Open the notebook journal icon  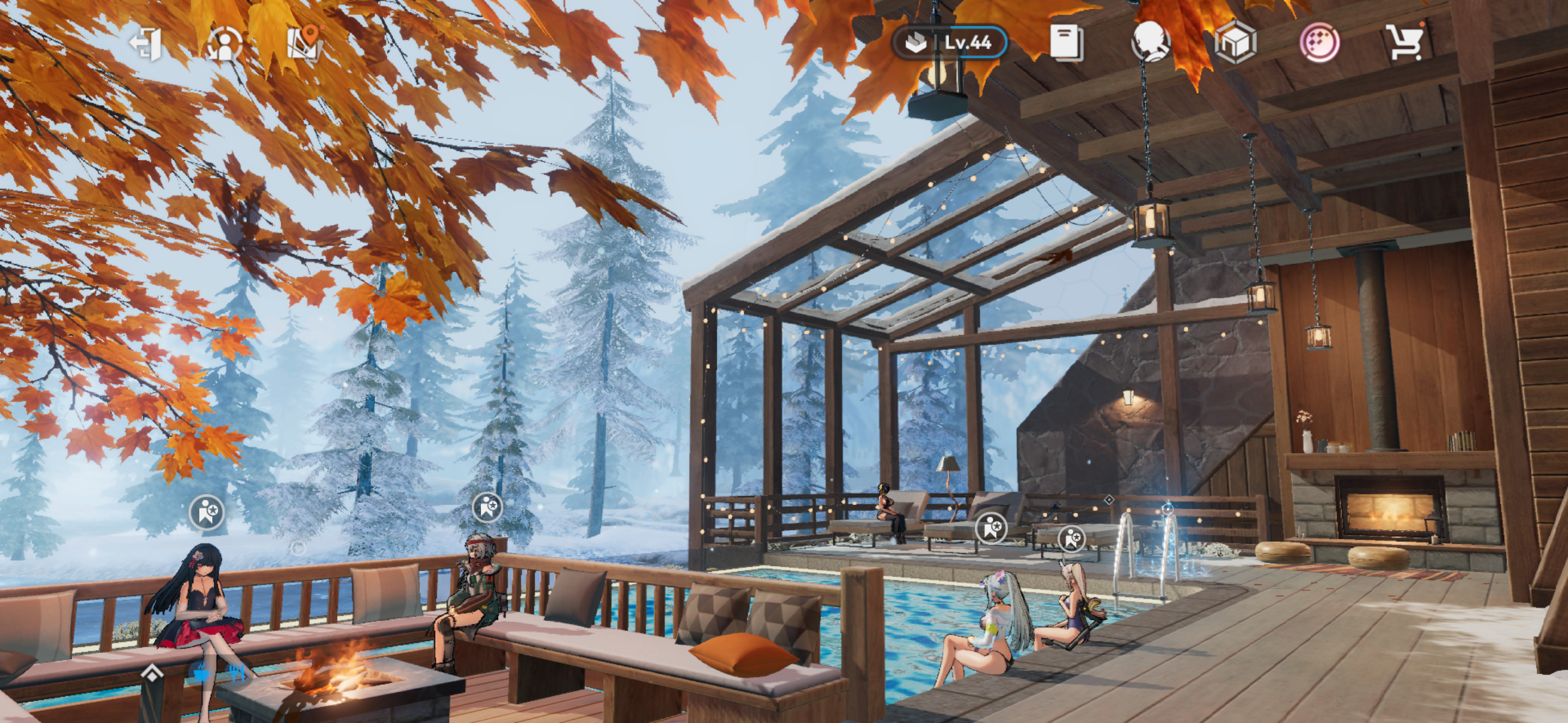1066,43
